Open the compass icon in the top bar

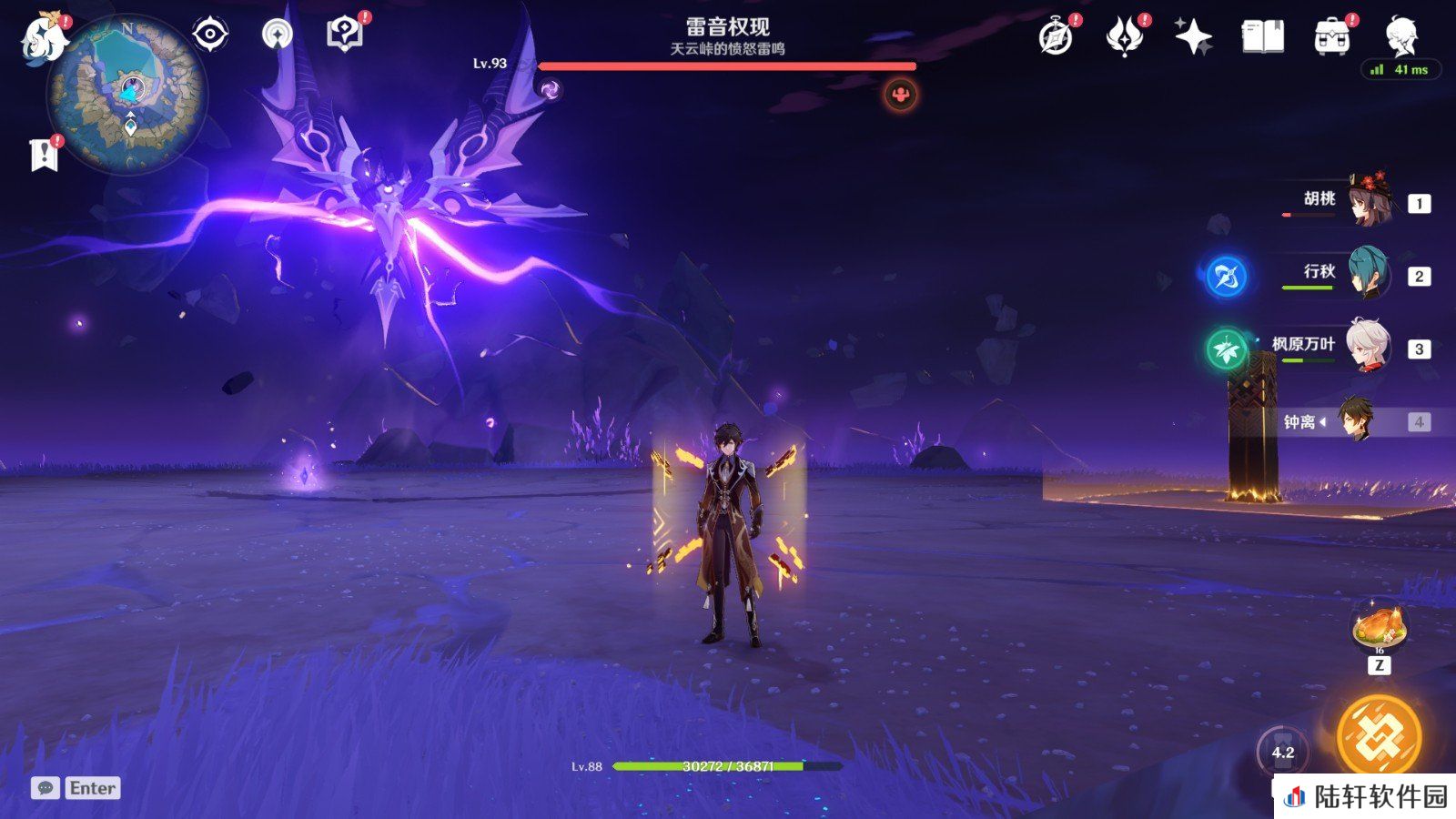click(1056, 37)
